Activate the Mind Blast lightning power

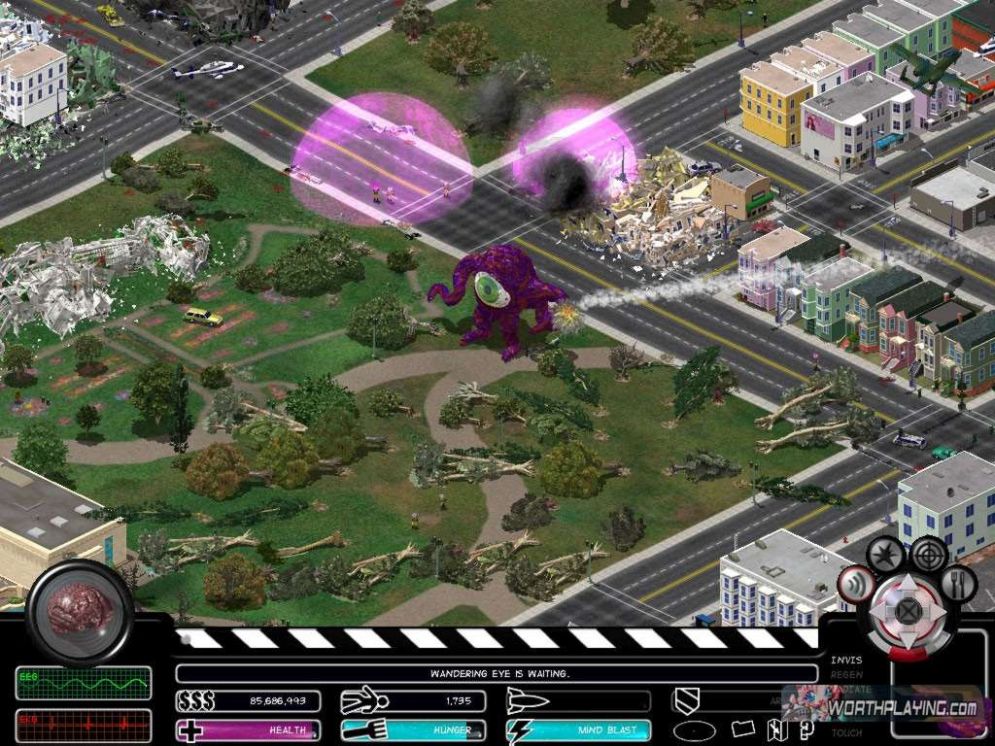pos(578,731)
